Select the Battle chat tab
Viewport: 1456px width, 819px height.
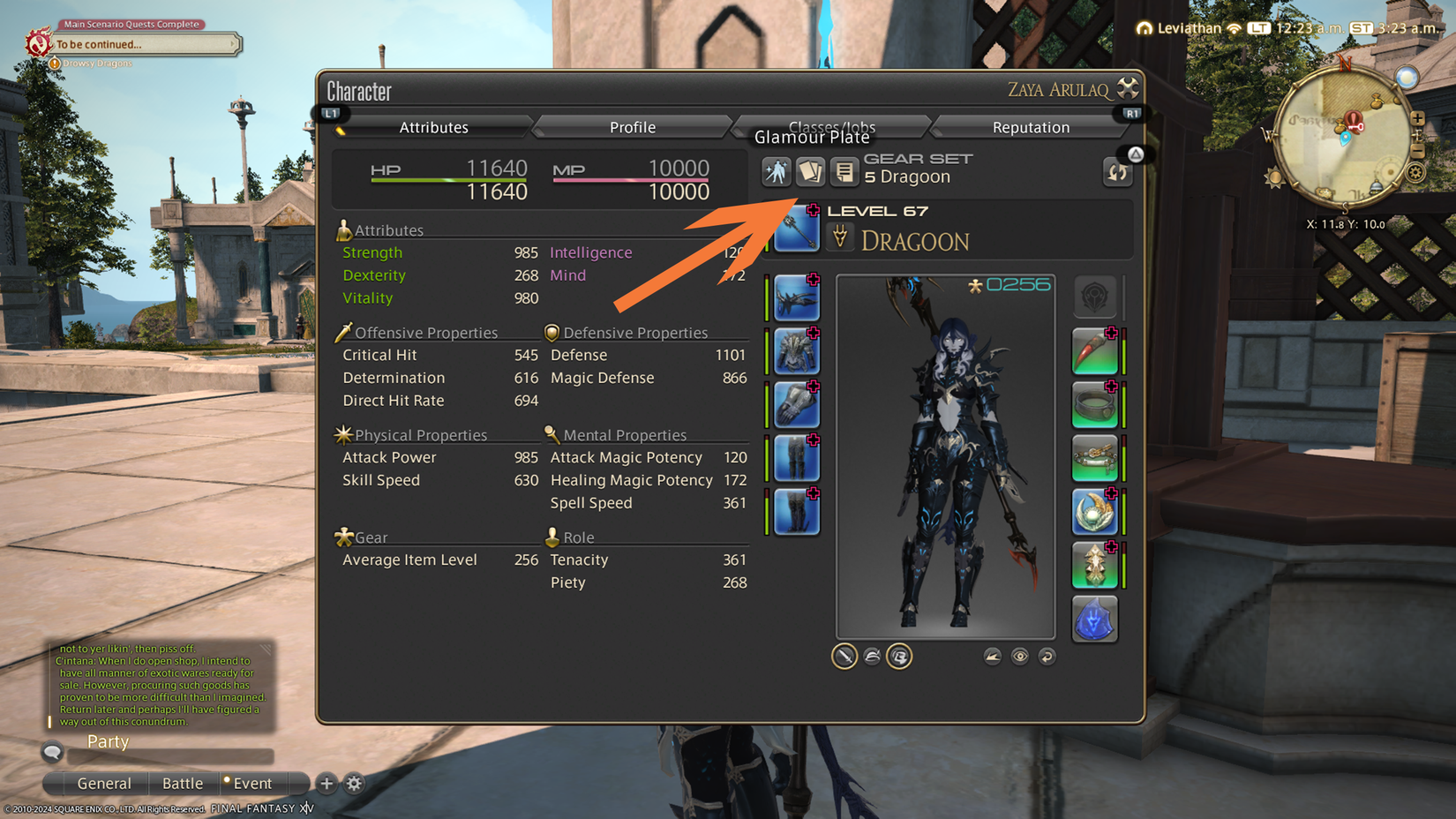(183, 784)
